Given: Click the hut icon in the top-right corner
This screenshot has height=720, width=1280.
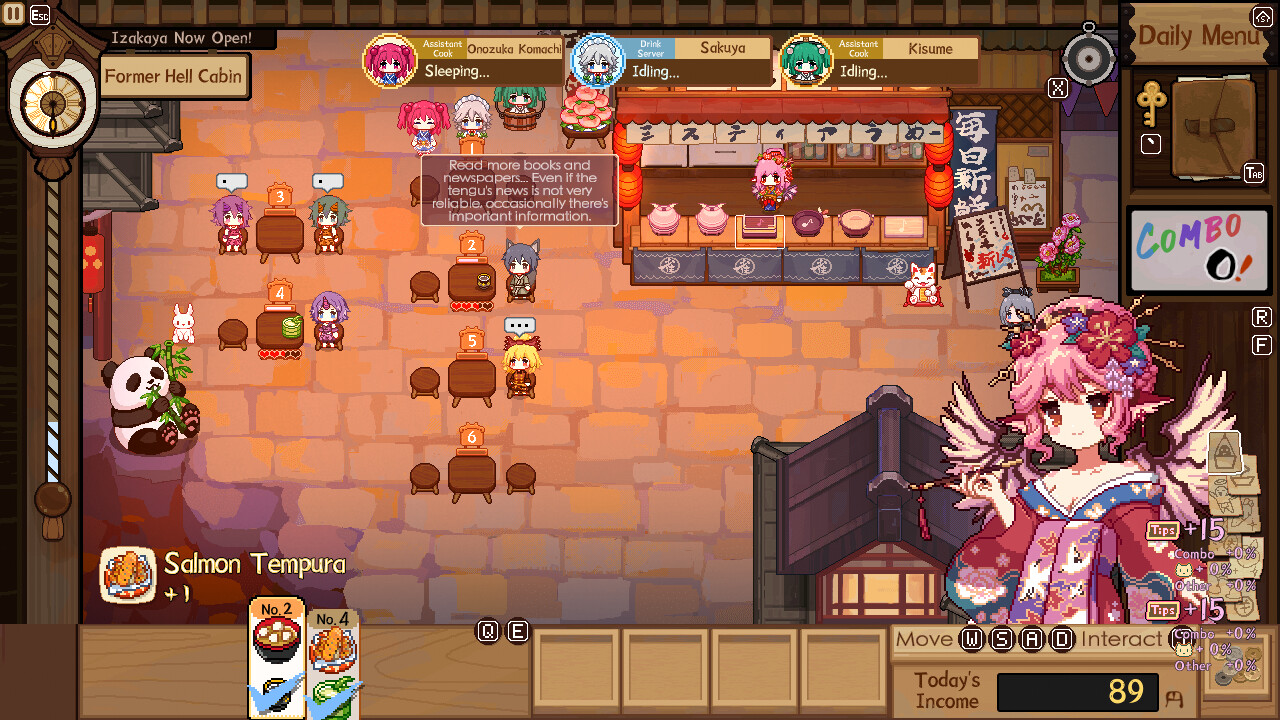Looking at the screenshot, I should click(1261, 16).
